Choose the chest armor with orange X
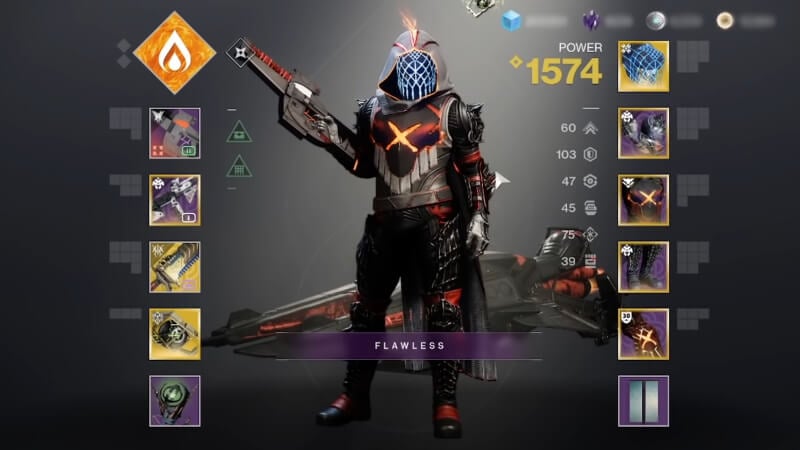The image size is (800, 450). [x=643, y=200]
